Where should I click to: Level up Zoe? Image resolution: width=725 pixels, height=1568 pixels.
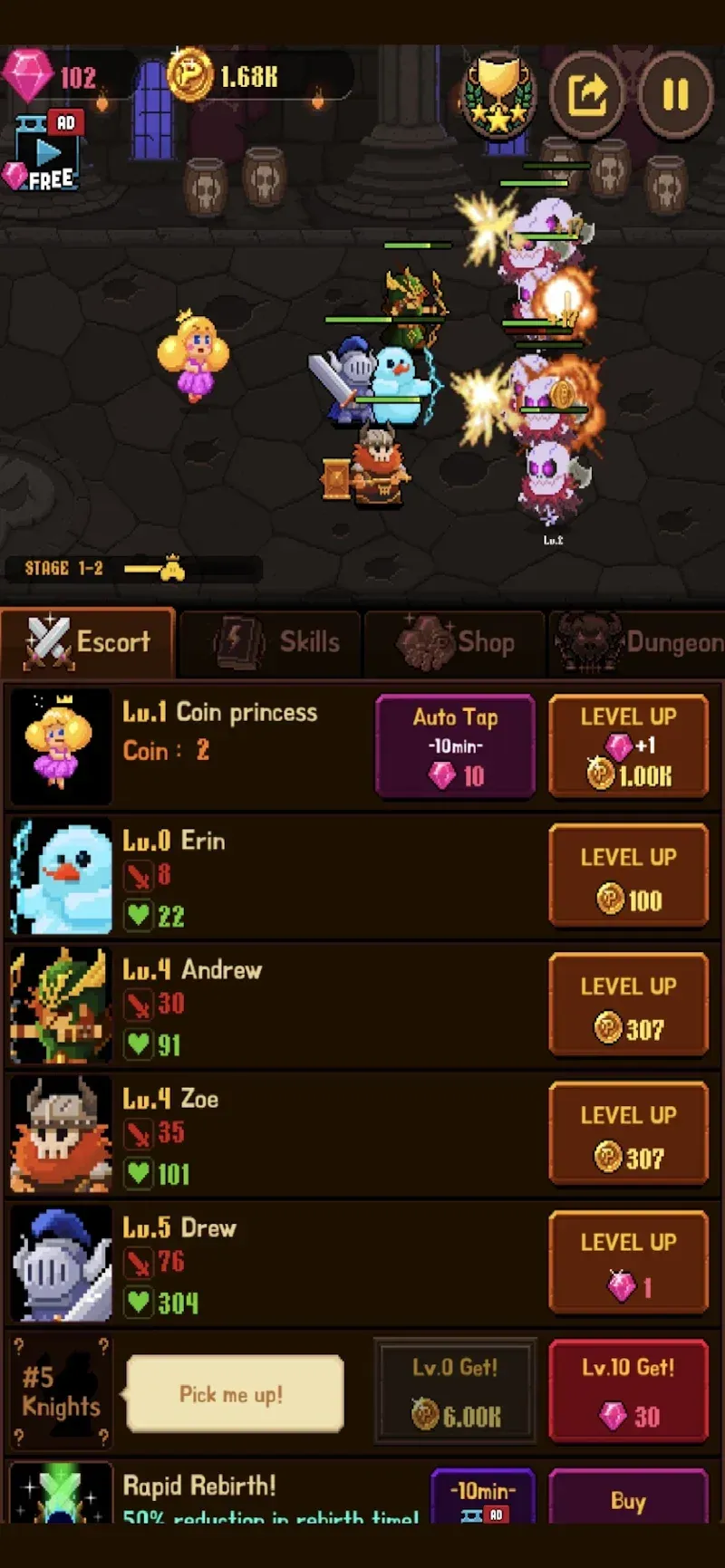point(628,1134)
